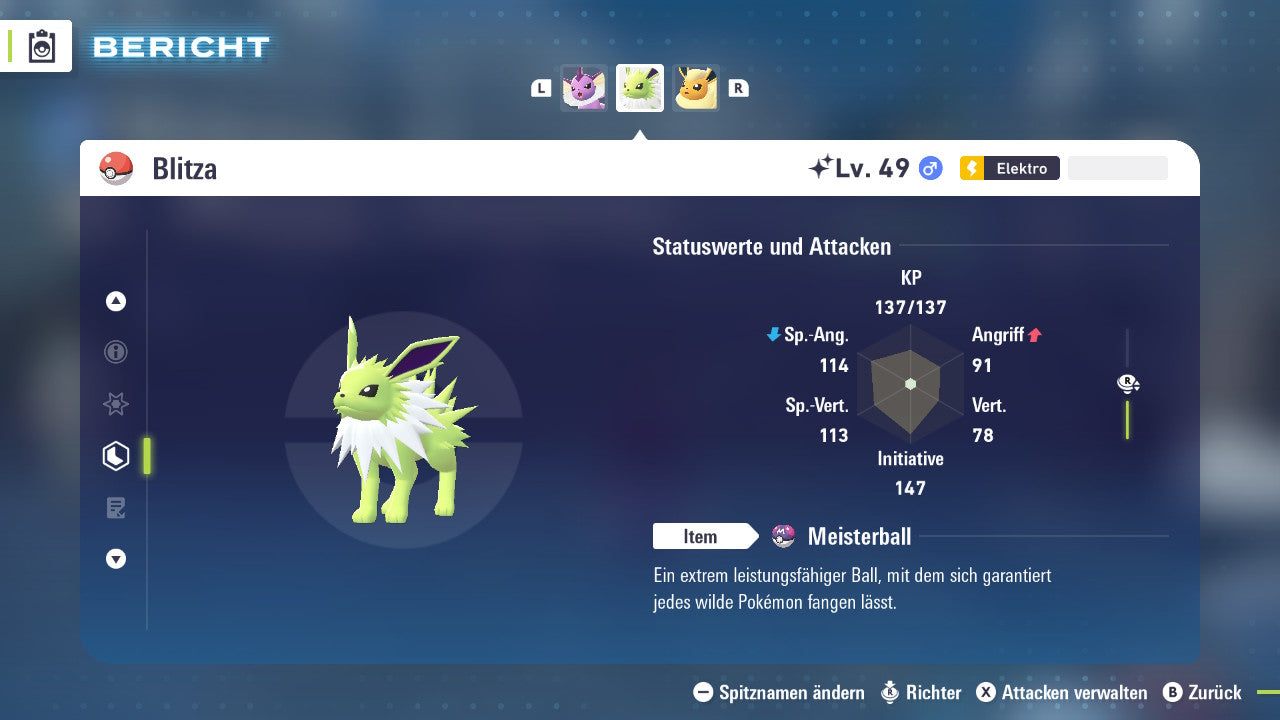This screenshot has width=1280, height=720.
Task: Click the Meisterball item icon
Action: pos(782,536)
